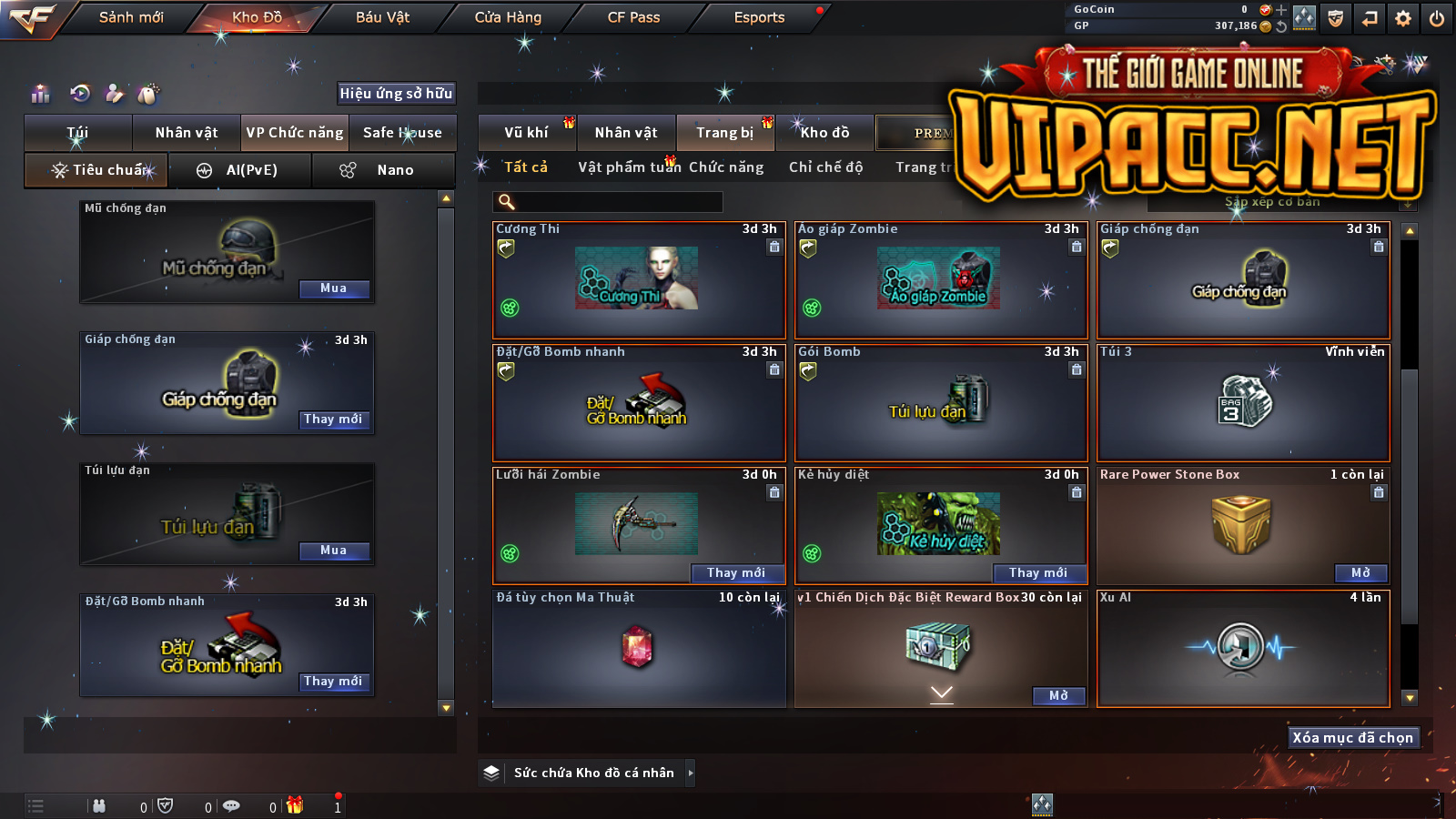Viewport: 1456px width, 819px height.
Task: Expand Sức chứa Kho đồ cá nhân
Action: point(691,773)
